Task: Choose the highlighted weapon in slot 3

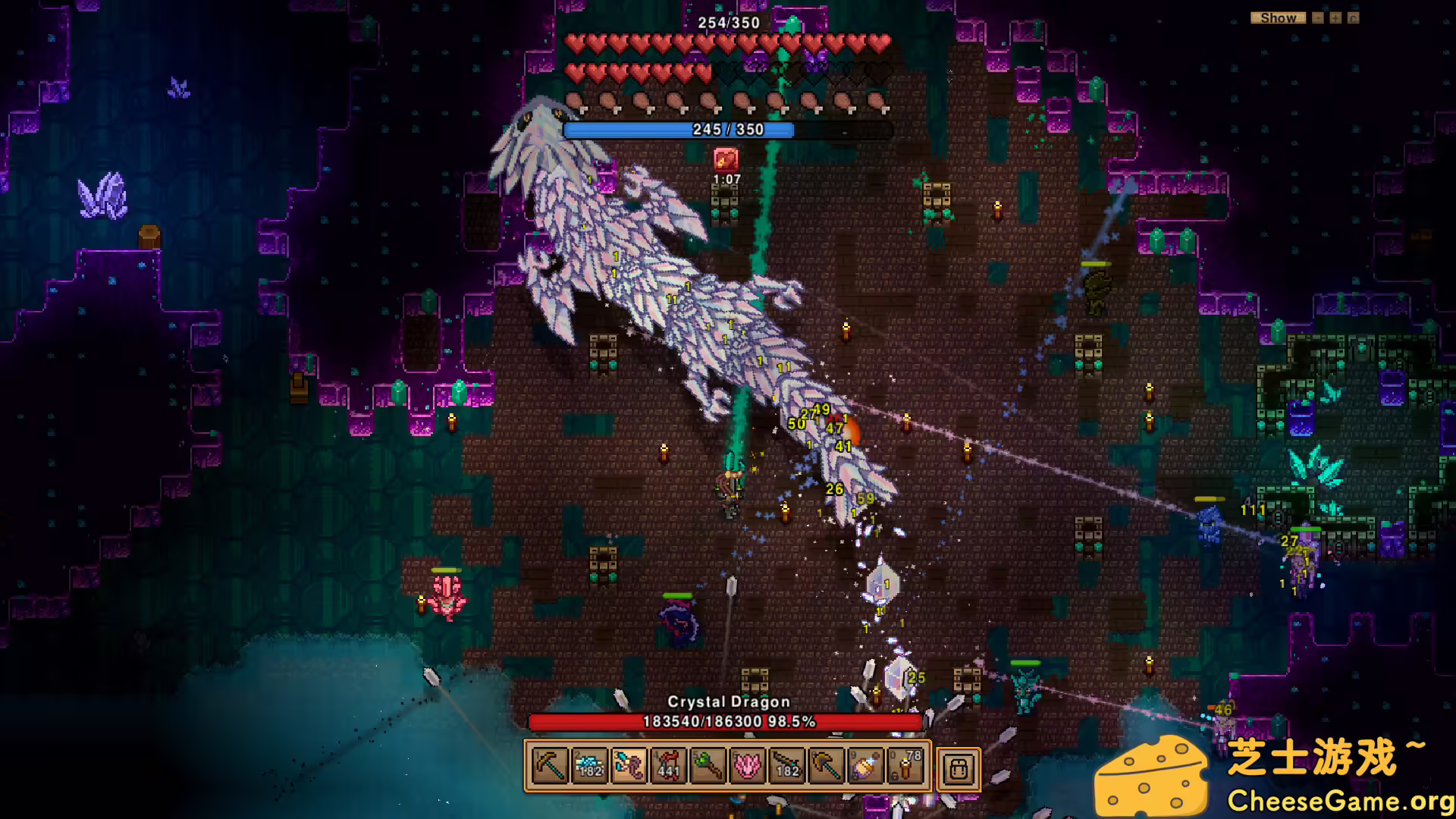Action: coord(629,767)
